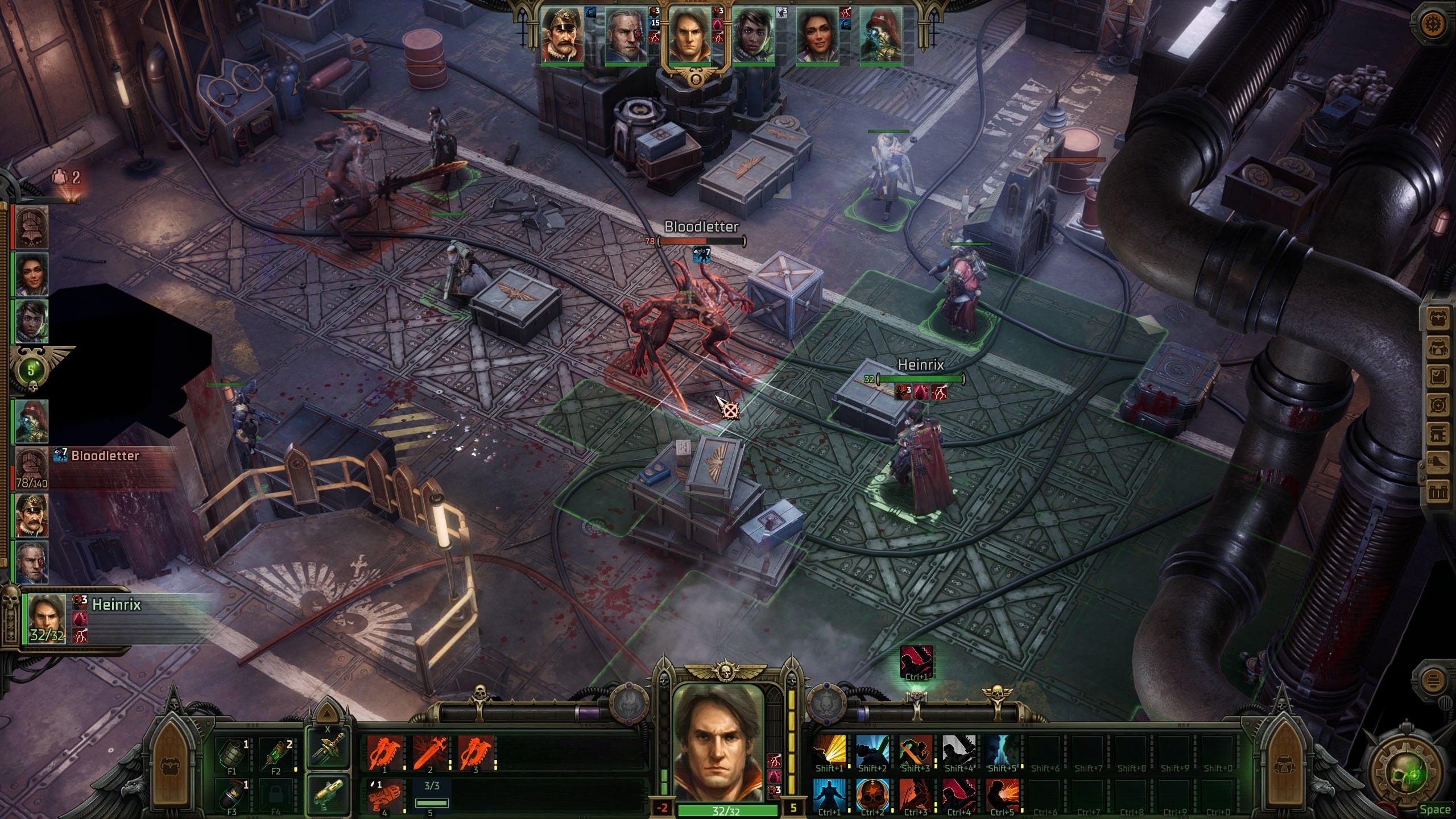Activate the fiery punch ability
1456x819 pixels.
tap(1002, 796)
